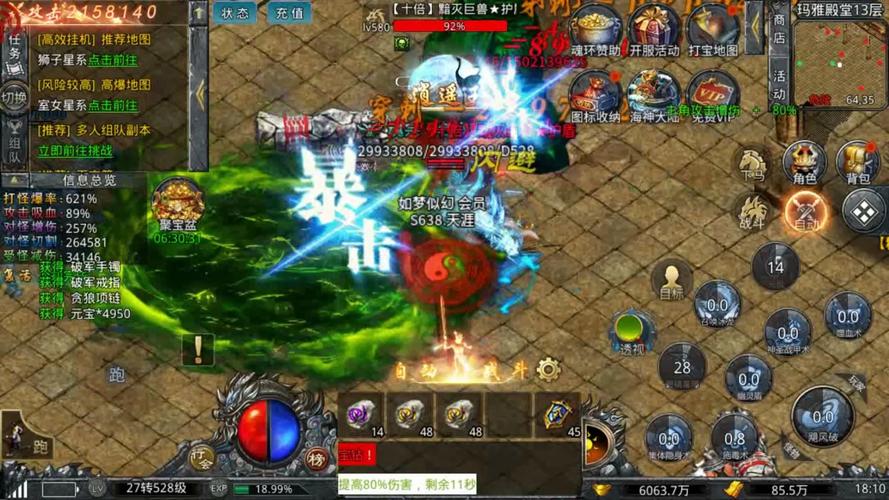Go to 狮子星系 via 点击前往 link

click(112, 61)
